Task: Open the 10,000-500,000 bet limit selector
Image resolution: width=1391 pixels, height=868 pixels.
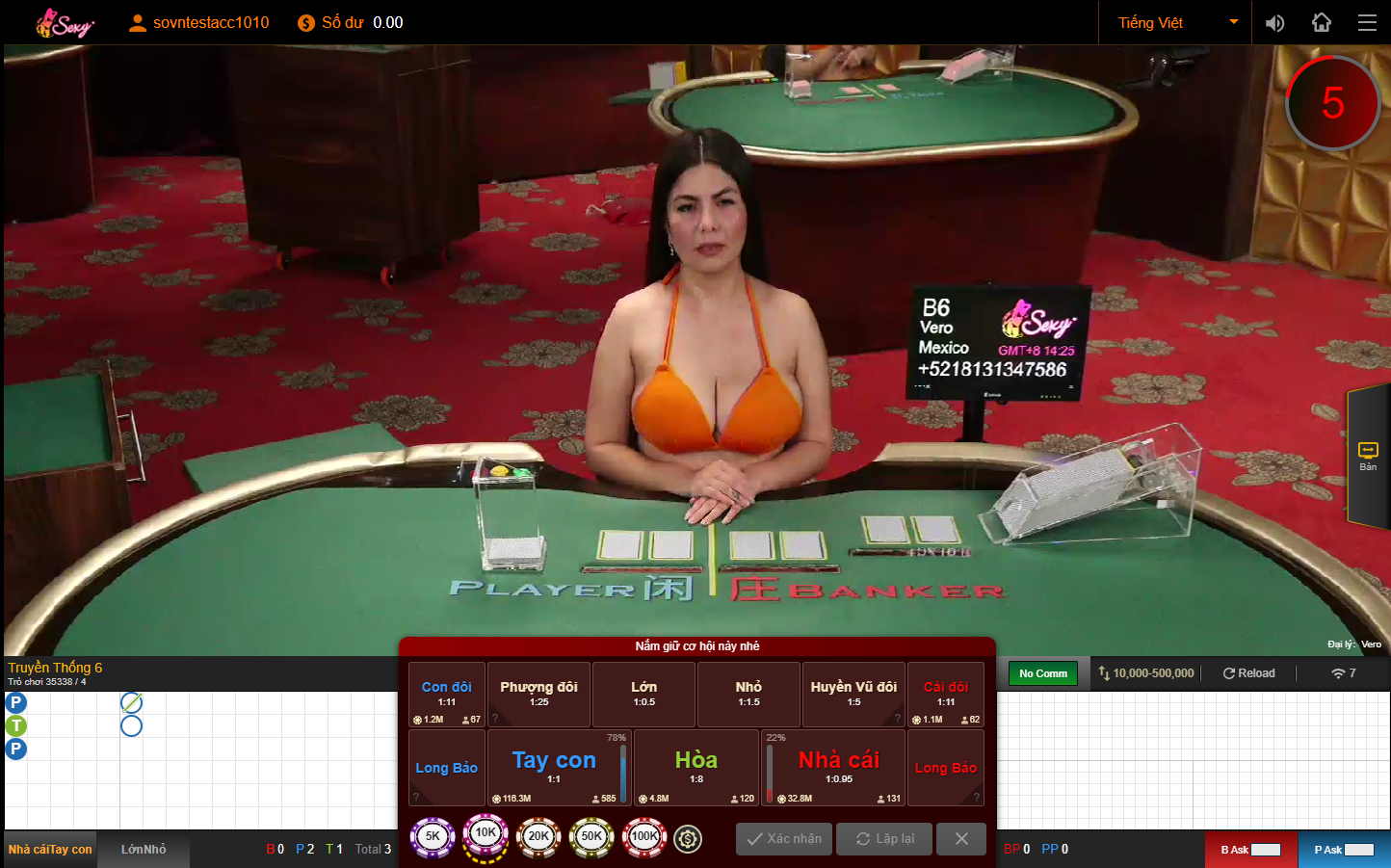Action: click(1146, 672)
